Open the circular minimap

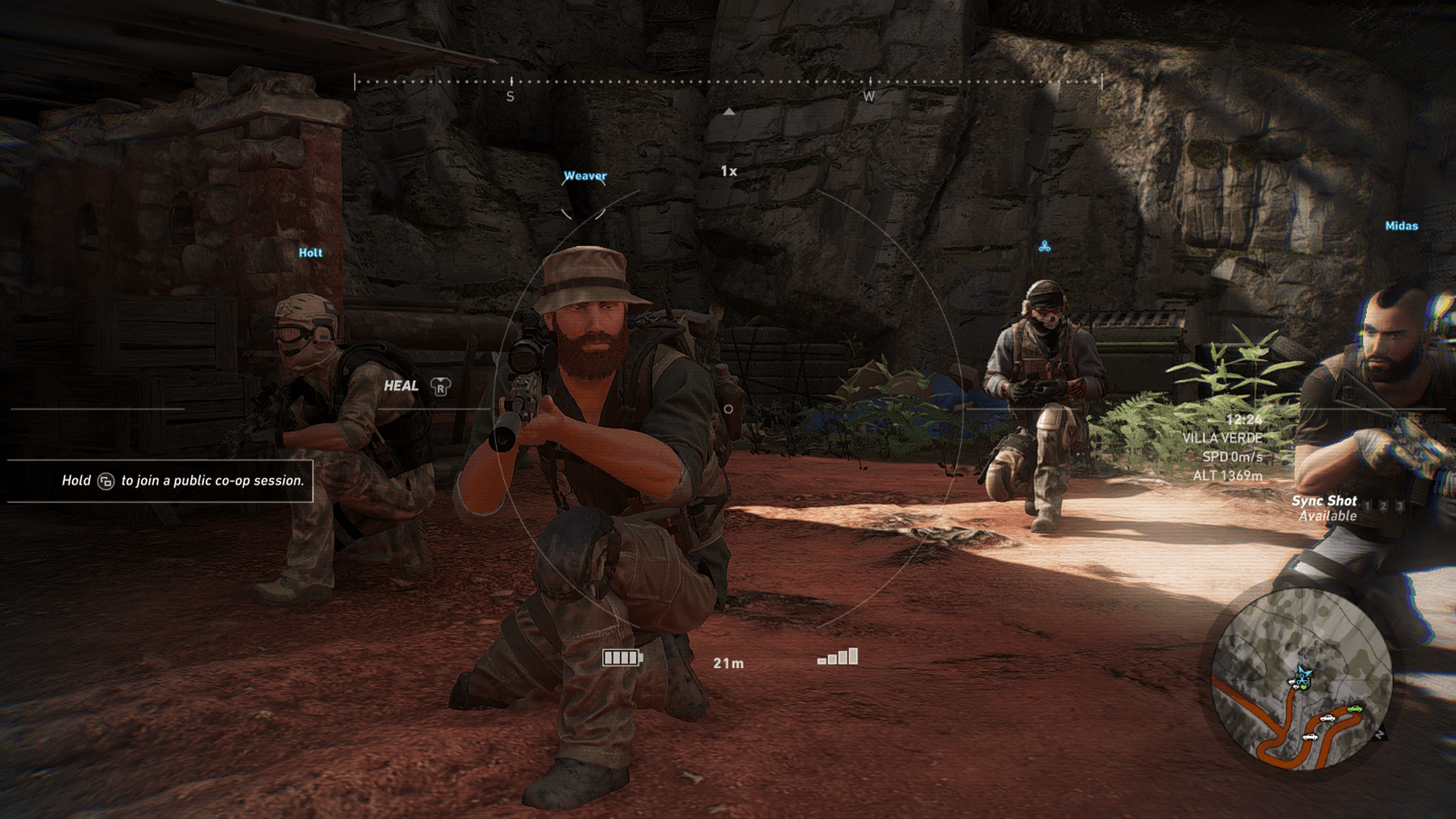coord(1301,679)
